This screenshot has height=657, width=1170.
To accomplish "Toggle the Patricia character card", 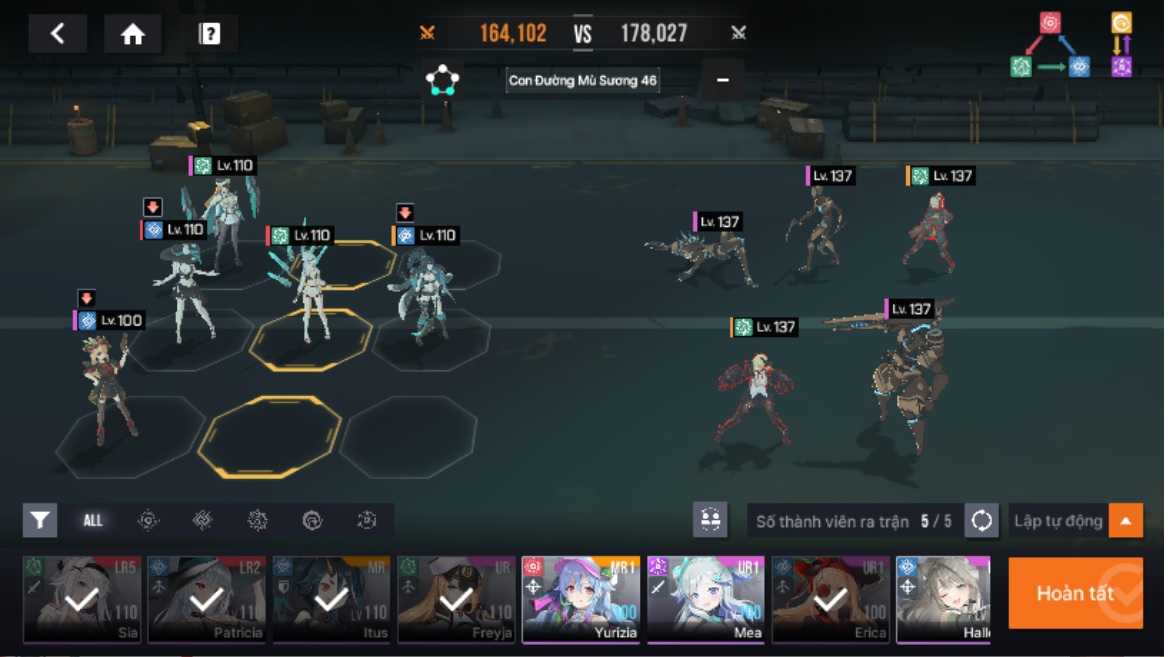I will (207, 599).
